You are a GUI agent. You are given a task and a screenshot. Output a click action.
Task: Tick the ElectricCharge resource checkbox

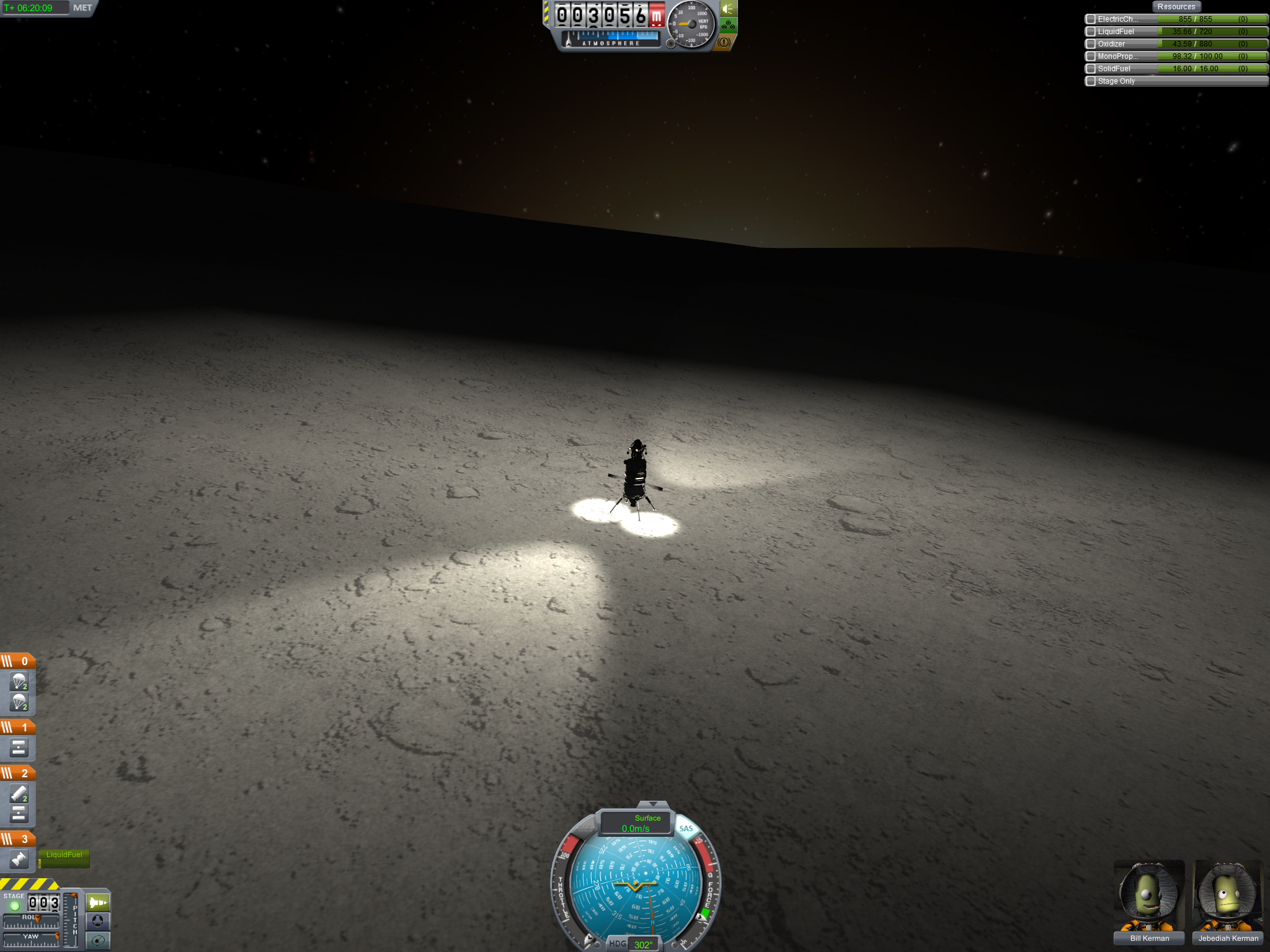point(1091,19)
